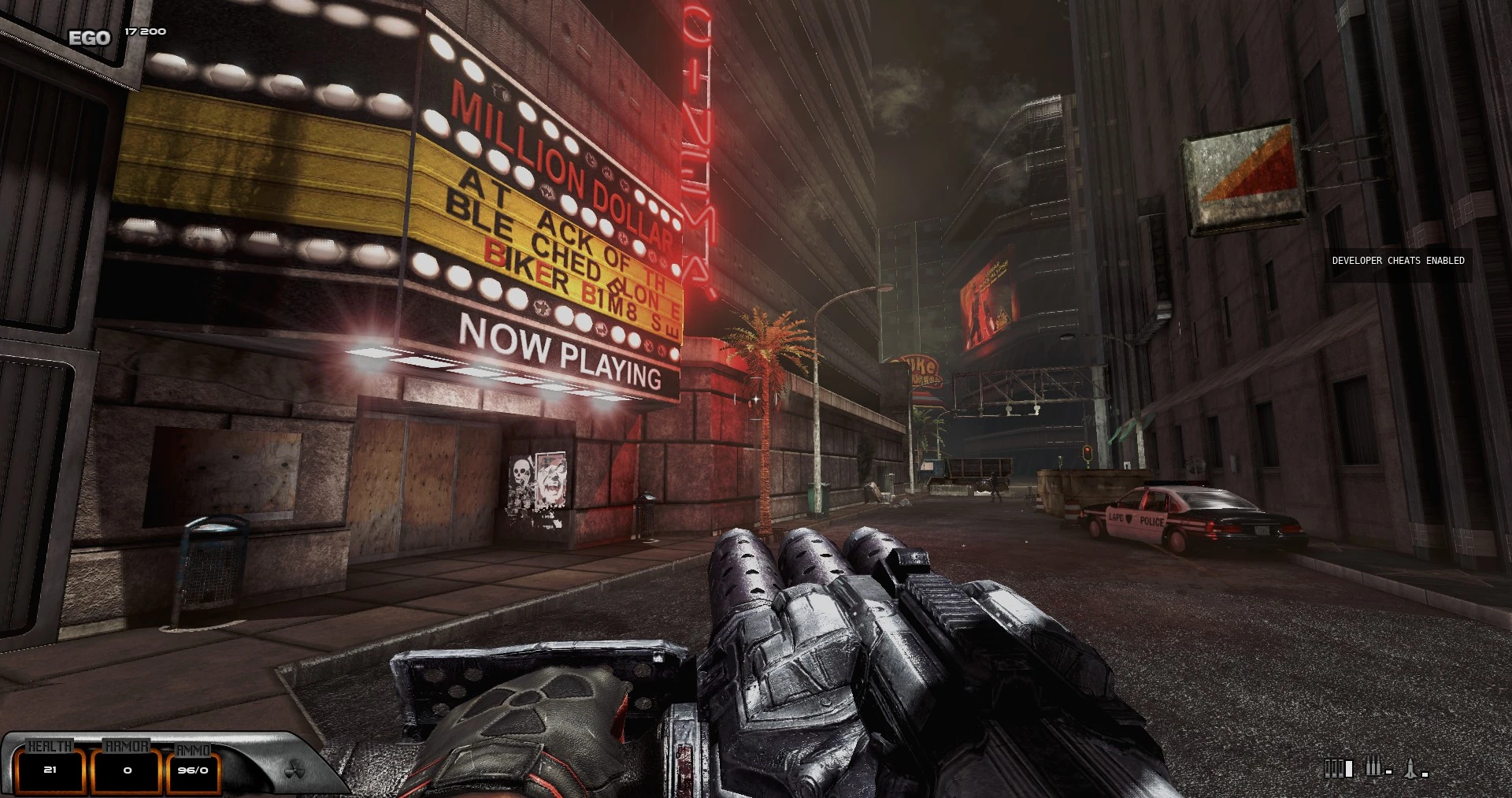
Task: Click the EGO score value 17 200
Action: tap(144, 32)
